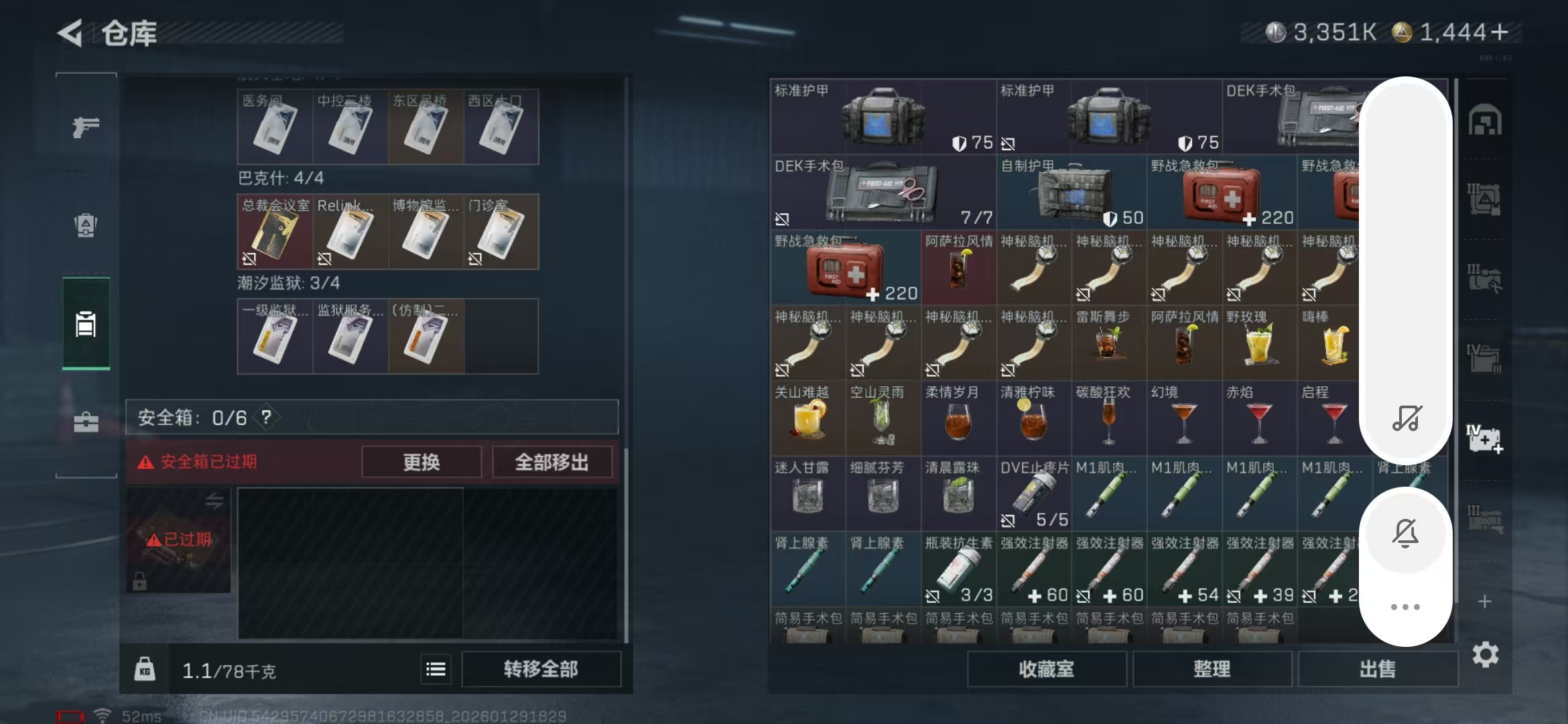Viewport: 1568px width, 724px height.
Task: Switch to the 收藏室 collection tab
Action: point(1047,668)
